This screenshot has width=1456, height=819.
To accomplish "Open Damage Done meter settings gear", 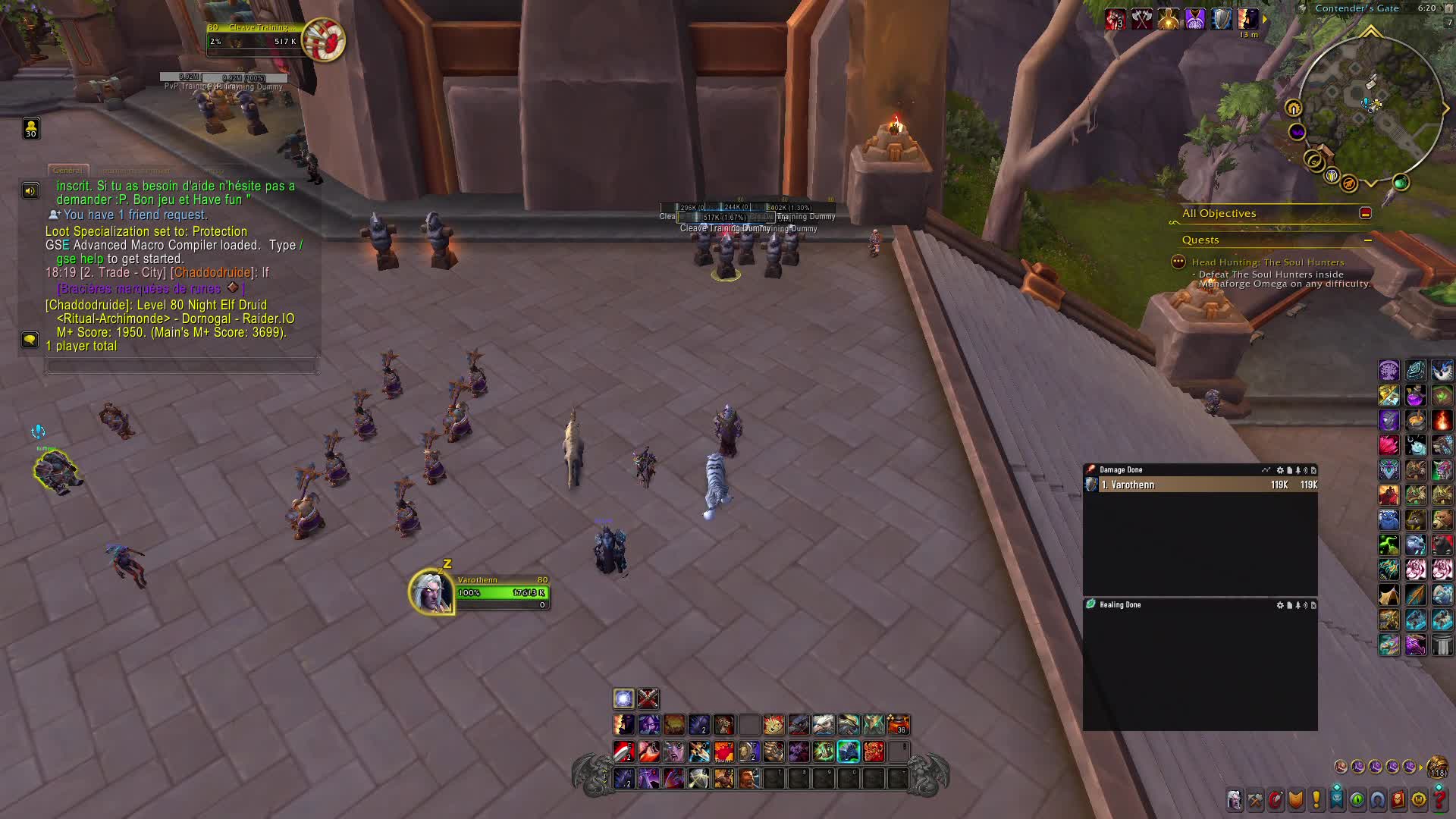I will (1280, 470).
